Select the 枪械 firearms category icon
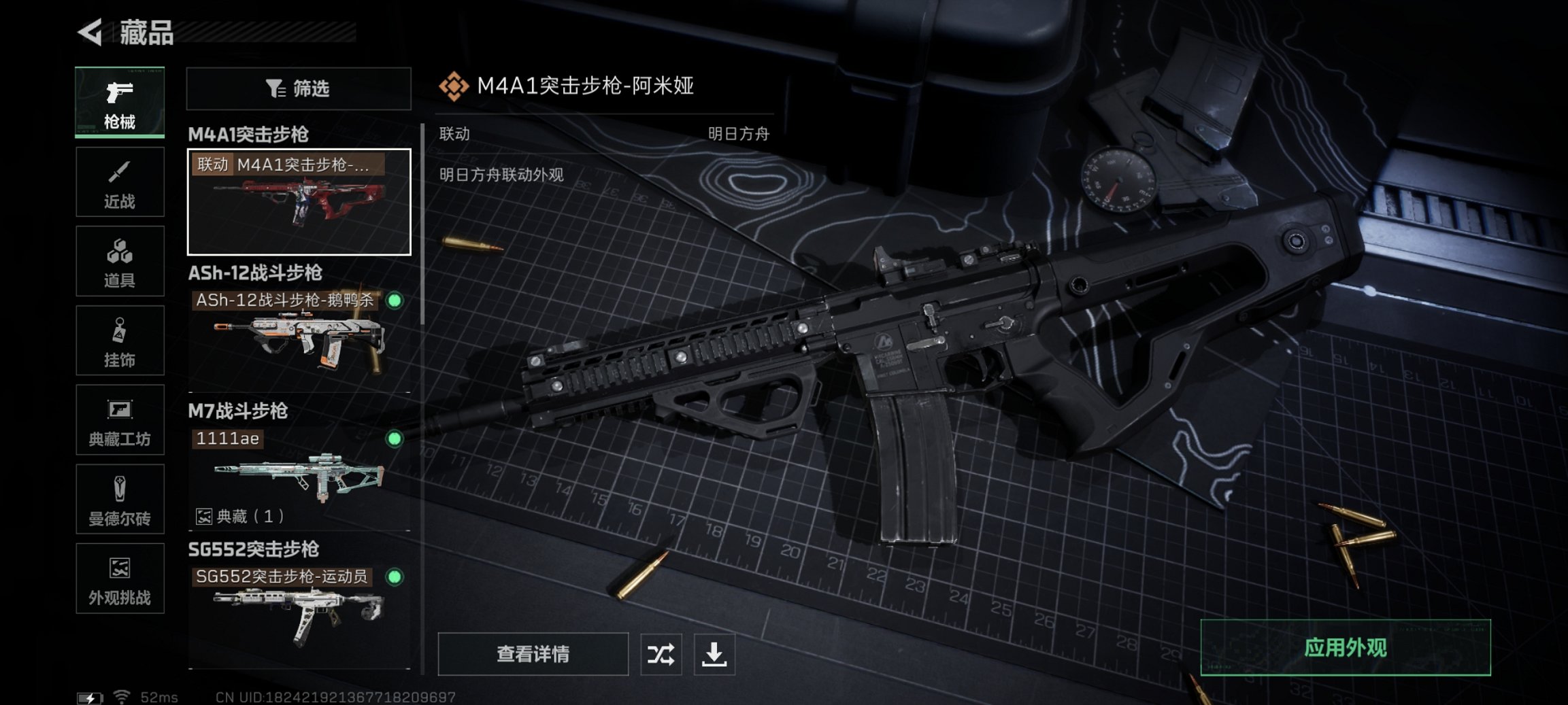This screenshot has width=1568, height=705. [x=120, y=102]
